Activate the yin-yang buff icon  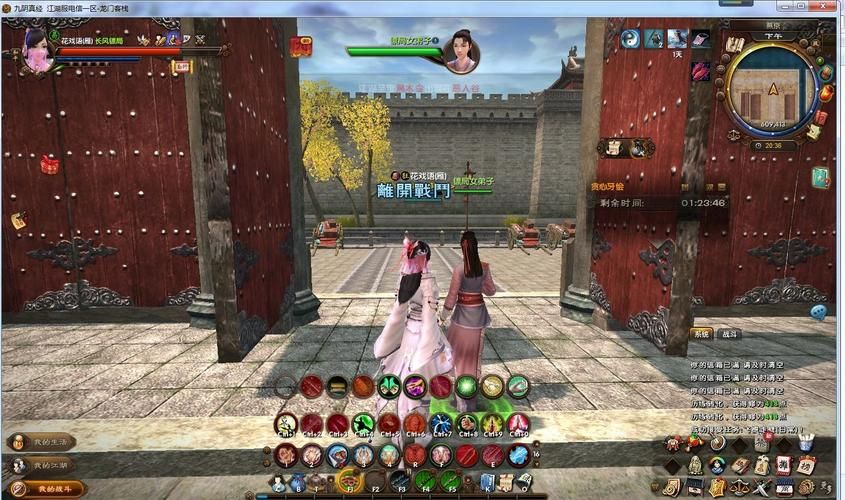(630, 39)
